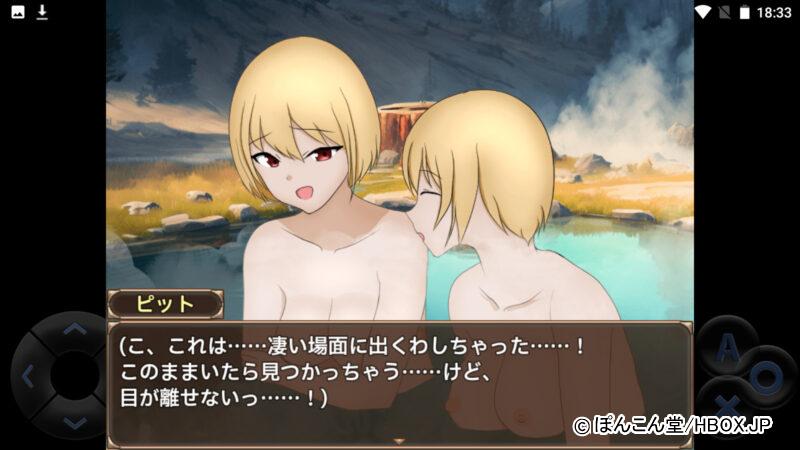
Task: Tap the D-pad down arrow
Action: [75, 422]
